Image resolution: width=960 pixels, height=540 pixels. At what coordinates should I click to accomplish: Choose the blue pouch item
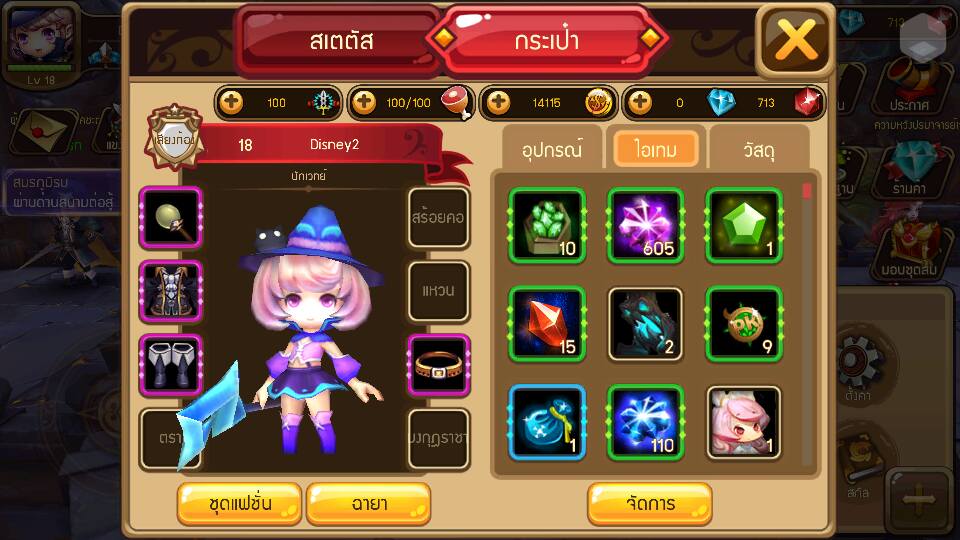[x=547, y=422]
